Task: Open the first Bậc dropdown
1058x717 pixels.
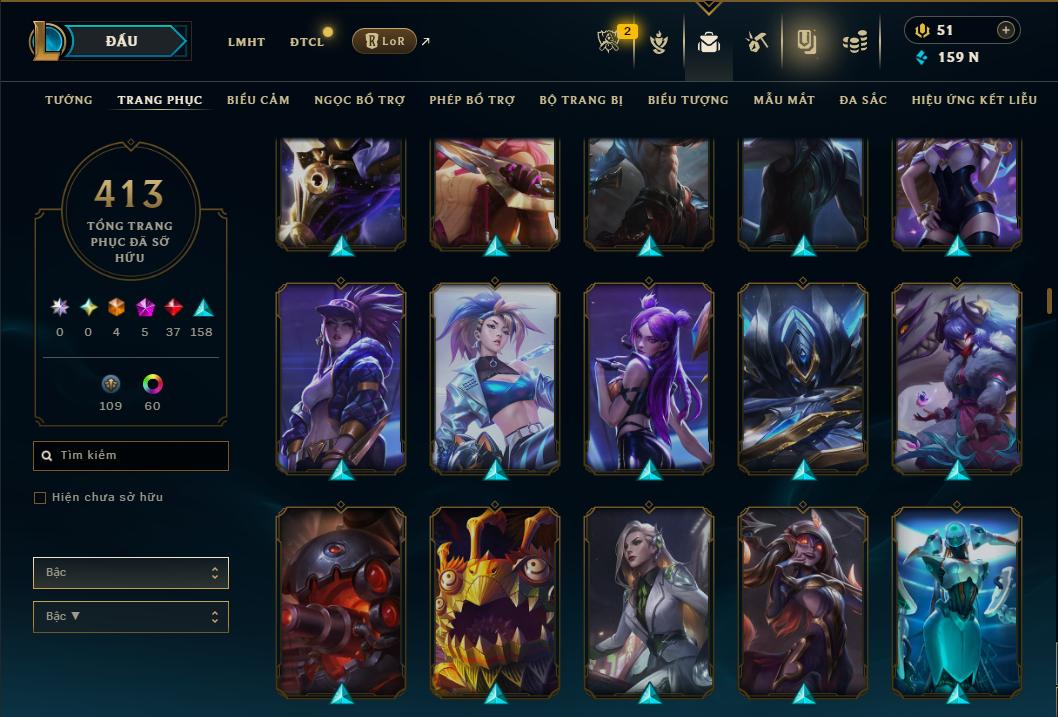Action: 131,573
